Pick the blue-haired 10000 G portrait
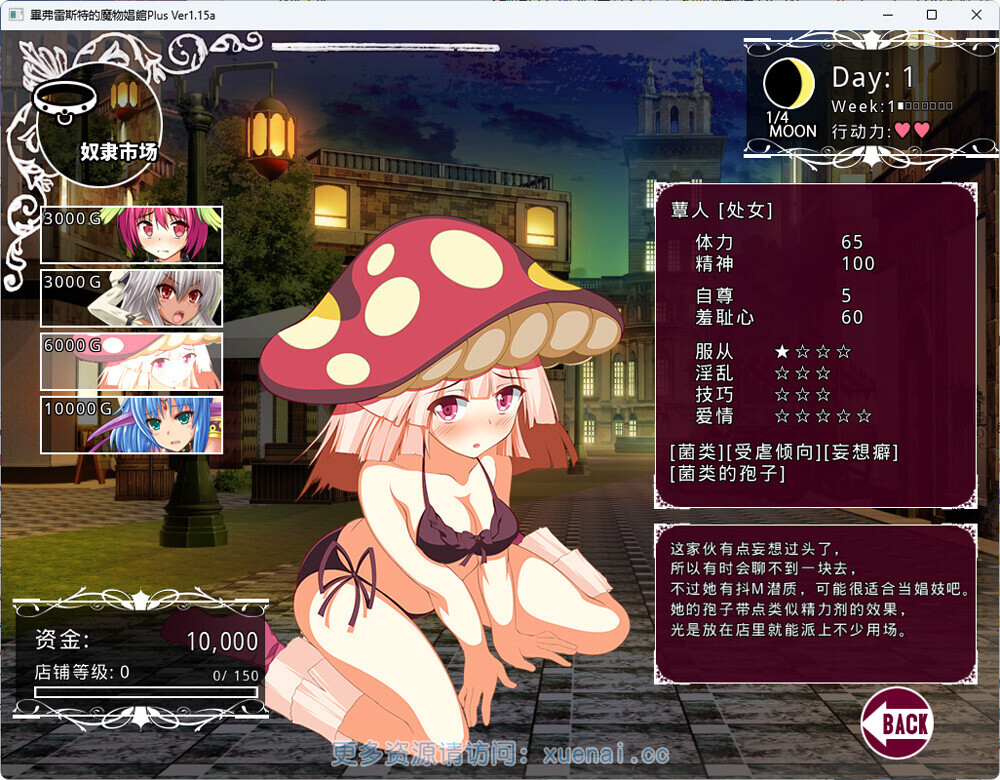The height and width of the screenshot is (780, 1000). [131, 425]
